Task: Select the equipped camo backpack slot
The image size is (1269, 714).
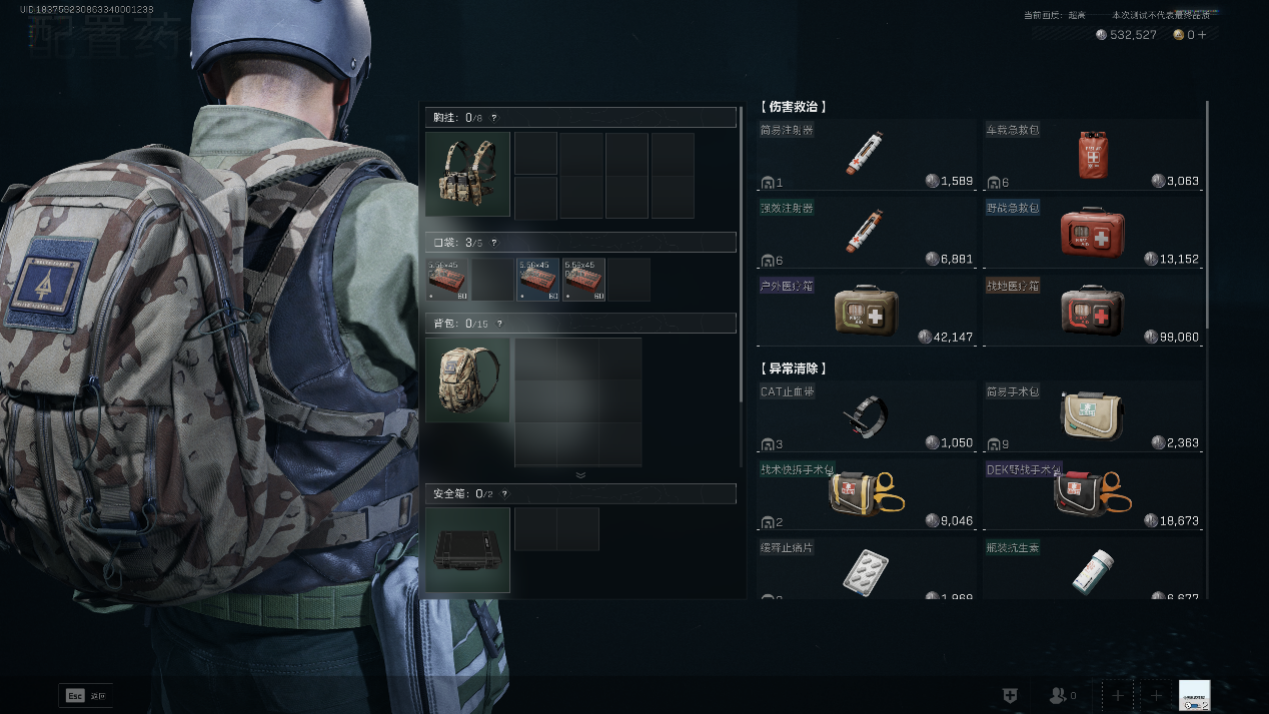Action: pos(467,380)
